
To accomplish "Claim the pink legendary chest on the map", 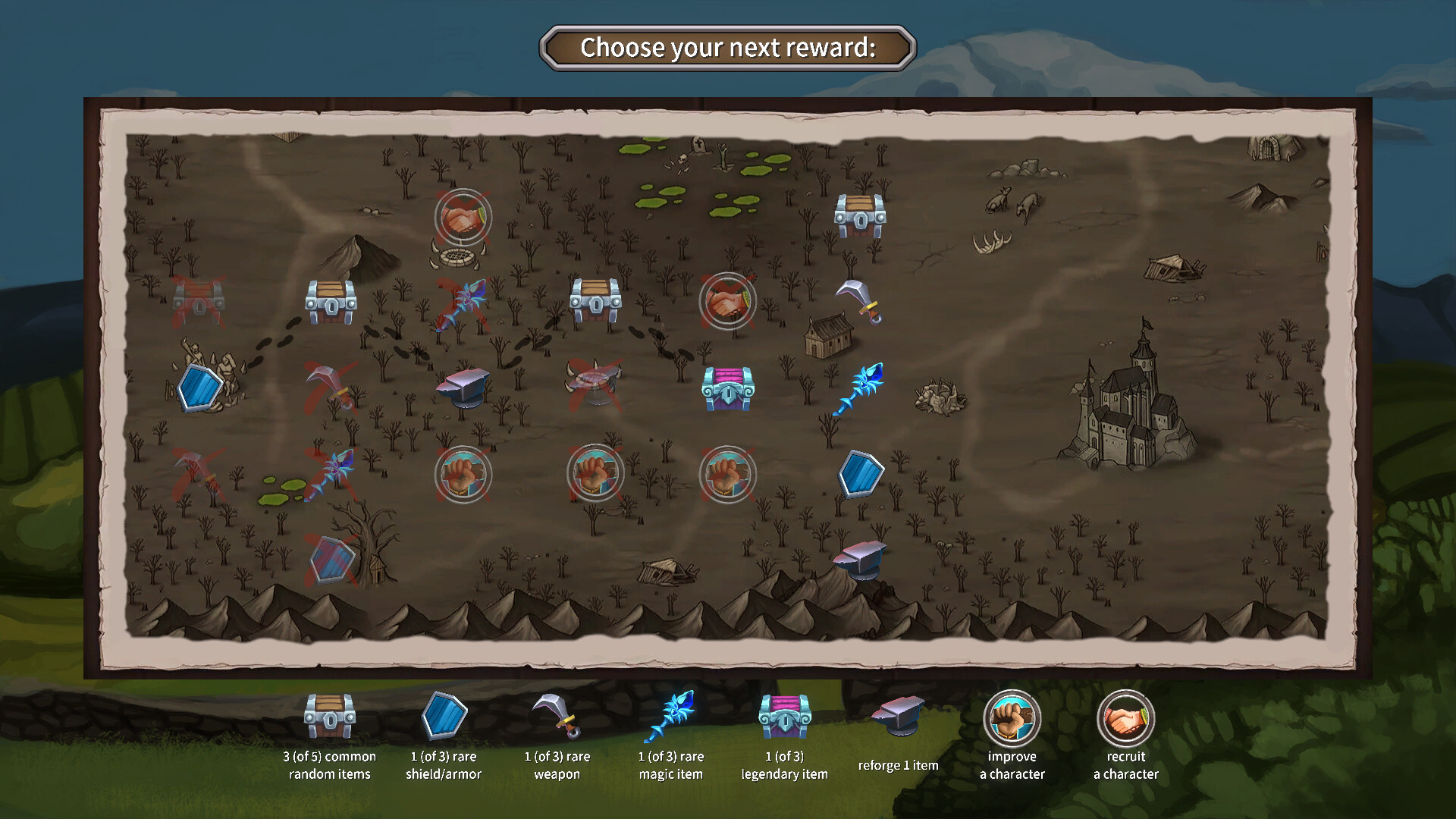I will click(728, 389).
